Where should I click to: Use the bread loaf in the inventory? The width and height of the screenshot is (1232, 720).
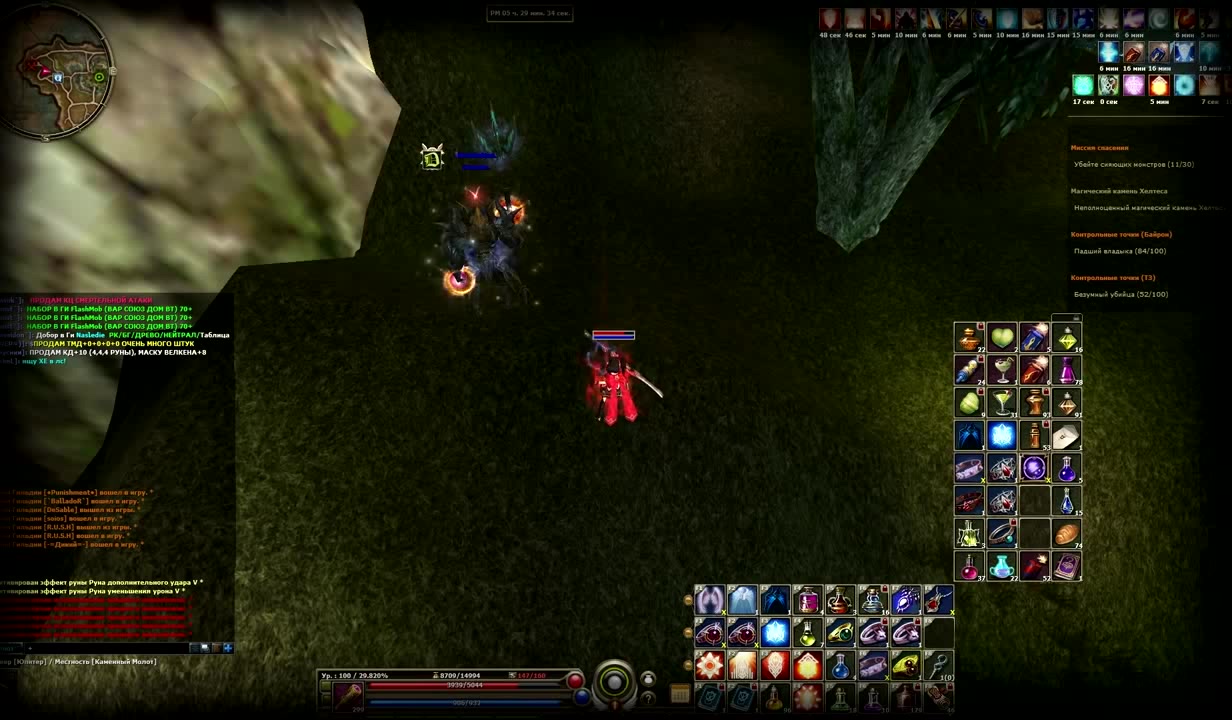1066,533
